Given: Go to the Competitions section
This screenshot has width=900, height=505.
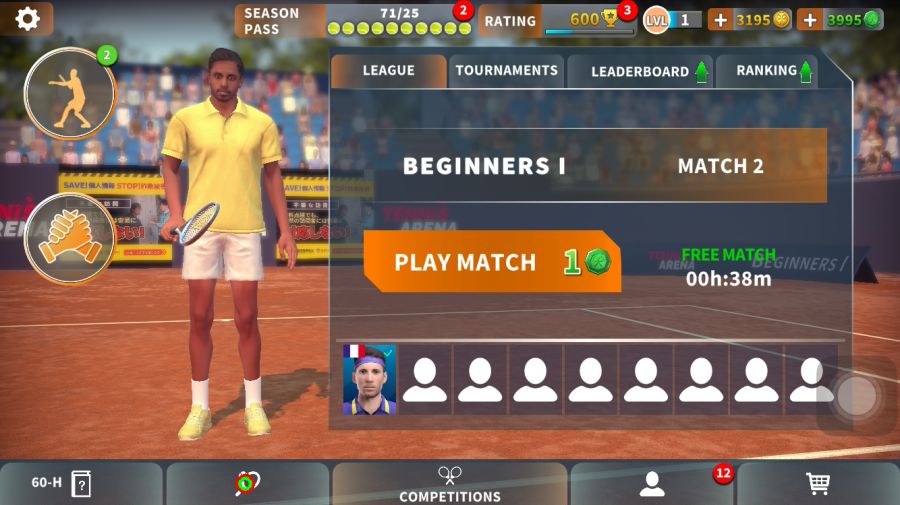Looking at the screenshot, I should coord(450,484).
